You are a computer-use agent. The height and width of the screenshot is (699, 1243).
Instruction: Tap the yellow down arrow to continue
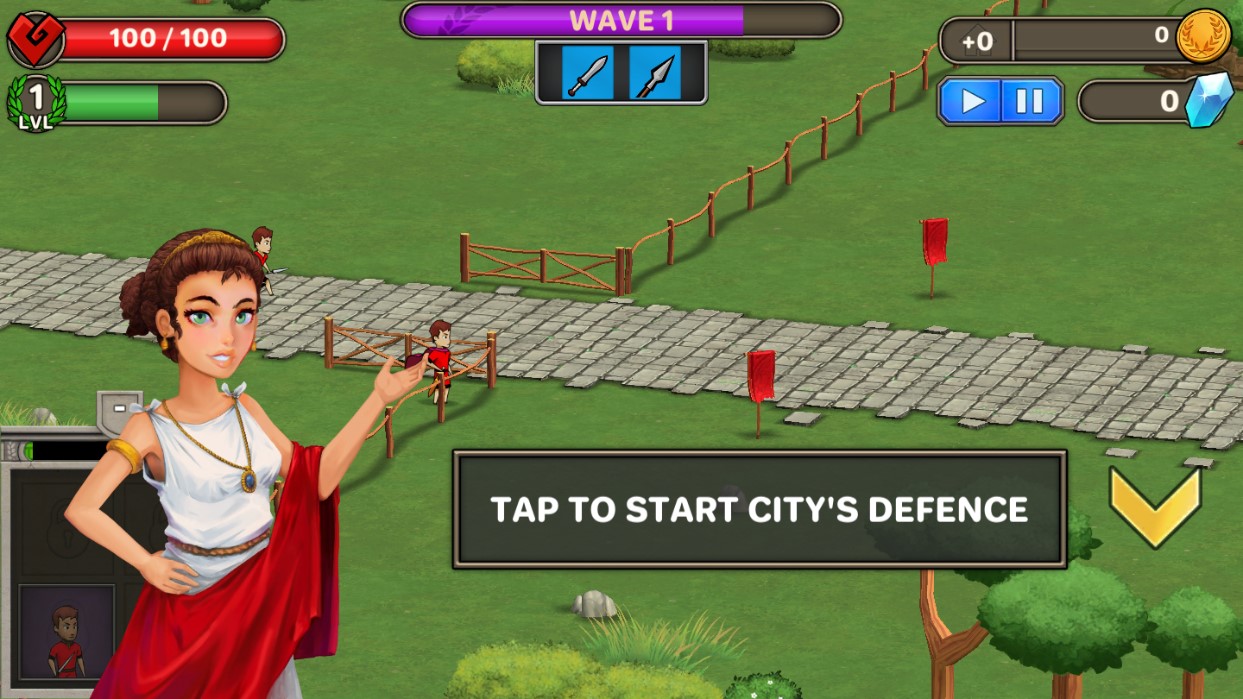[x=1155, y=505]
